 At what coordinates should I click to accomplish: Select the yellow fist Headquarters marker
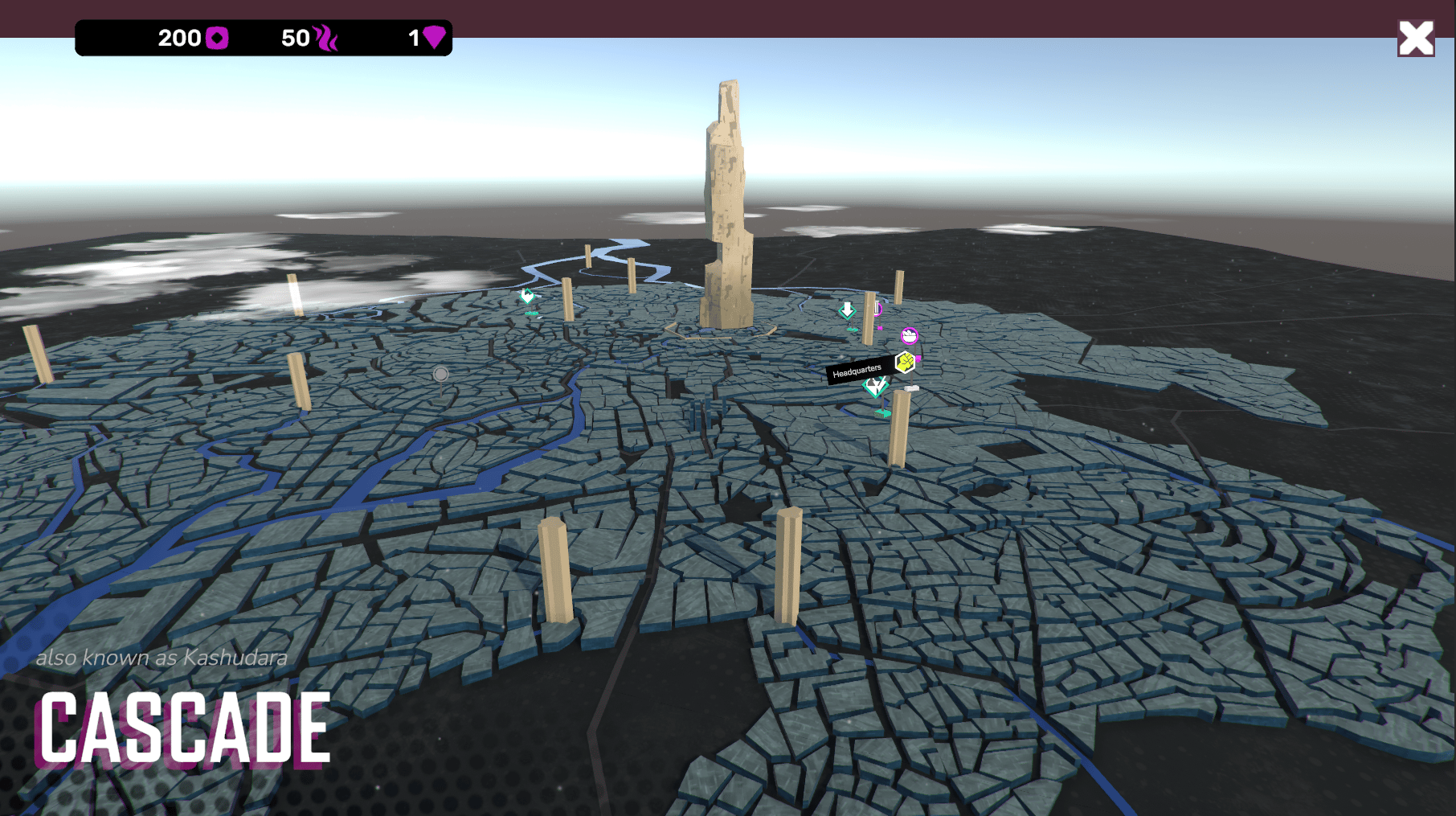coord(905,363)
